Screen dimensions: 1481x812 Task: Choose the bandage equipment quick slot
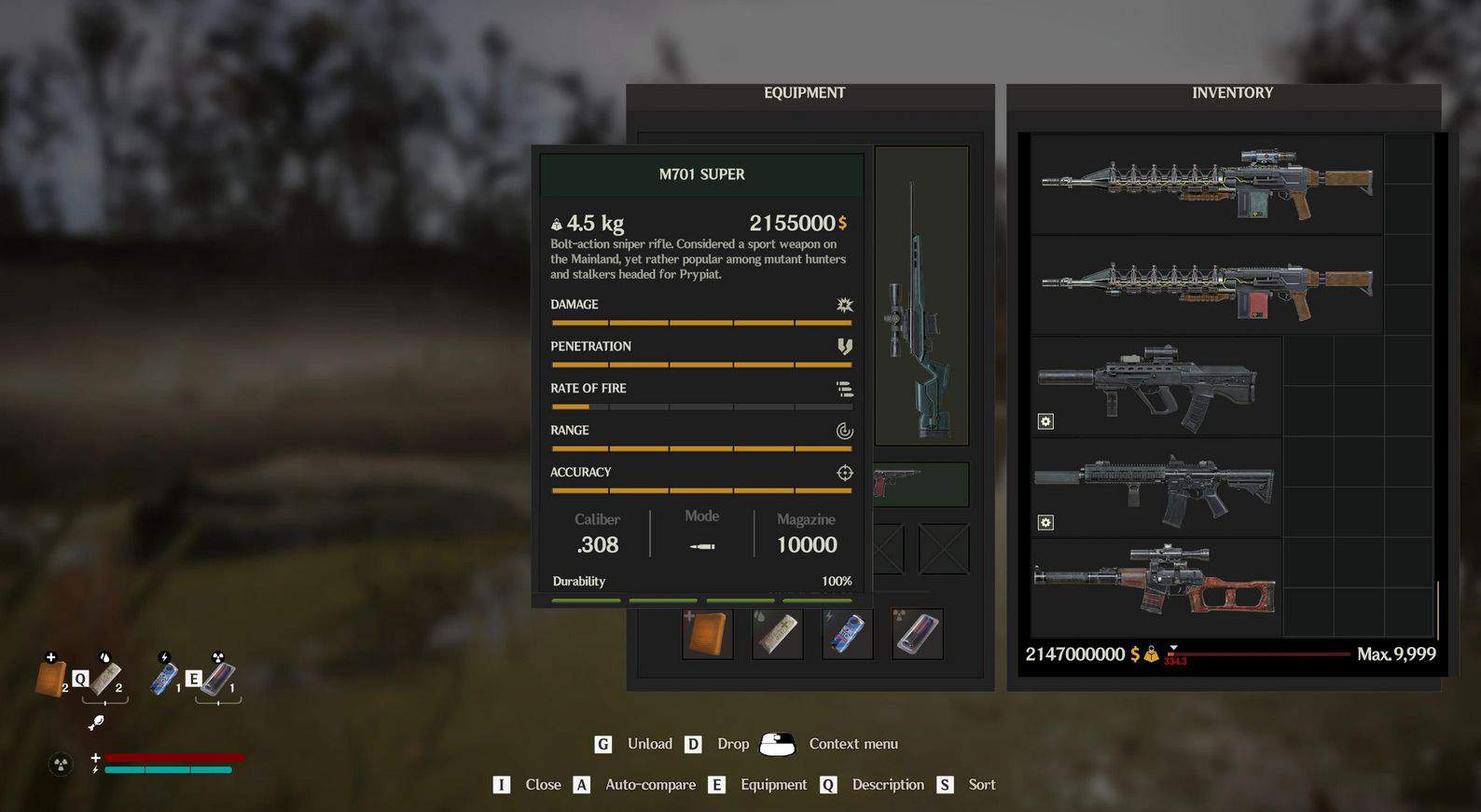coord(778,634)
